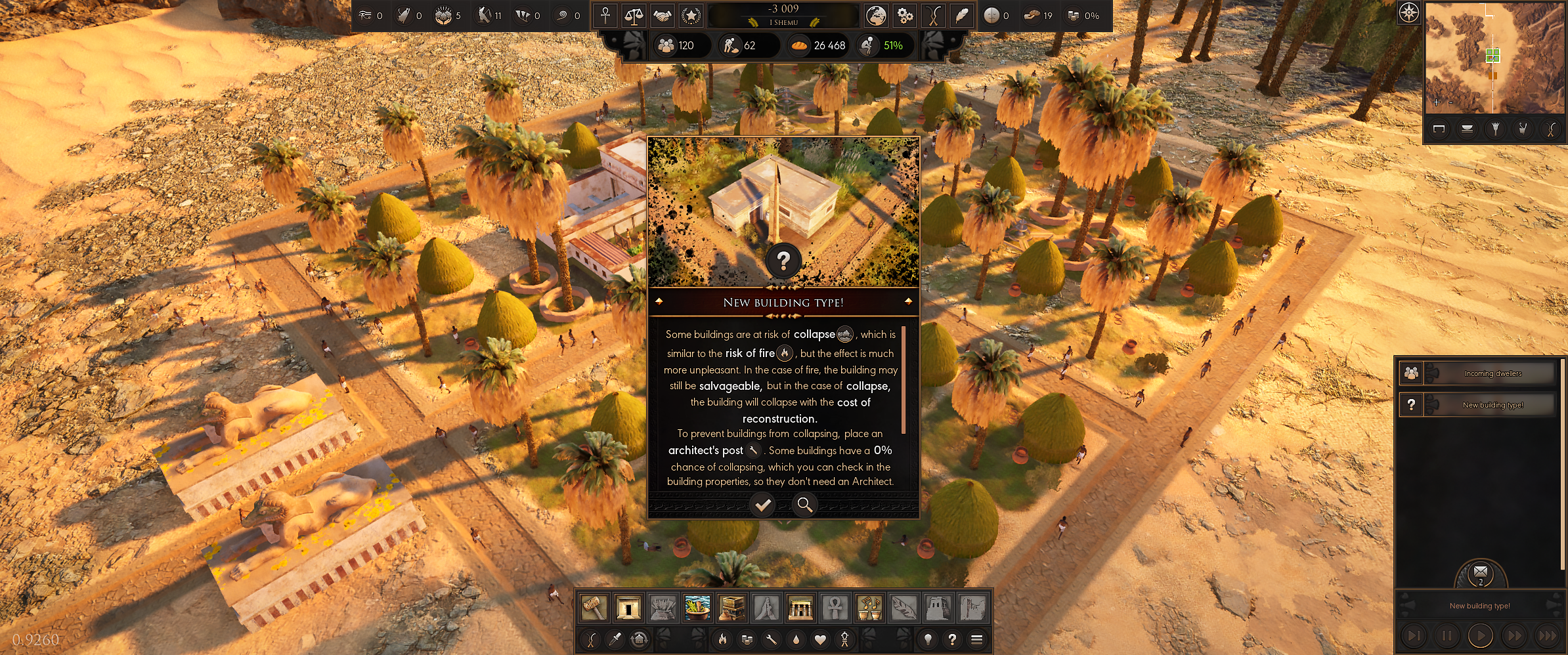Select the music notes entertainment category
This screenshot has width=1568, height=655.
(869, 608)
